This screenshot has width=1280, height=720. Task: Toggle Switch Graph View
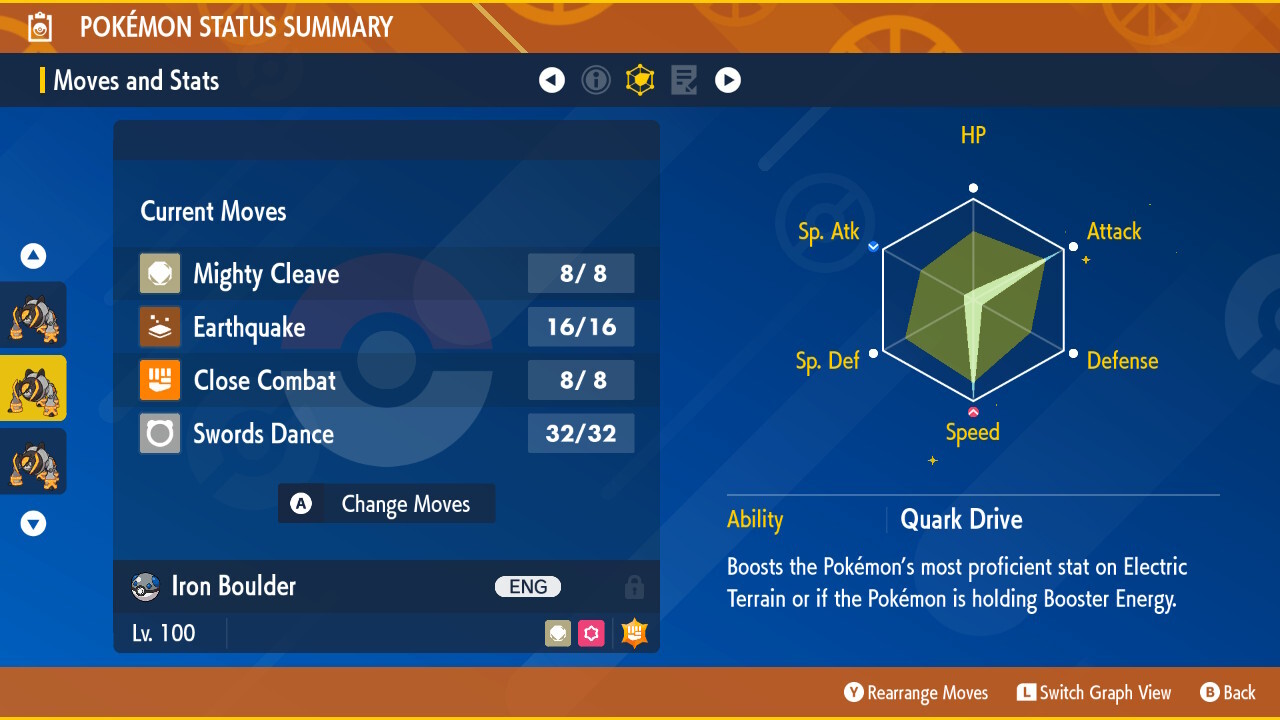pos(1094,693)
